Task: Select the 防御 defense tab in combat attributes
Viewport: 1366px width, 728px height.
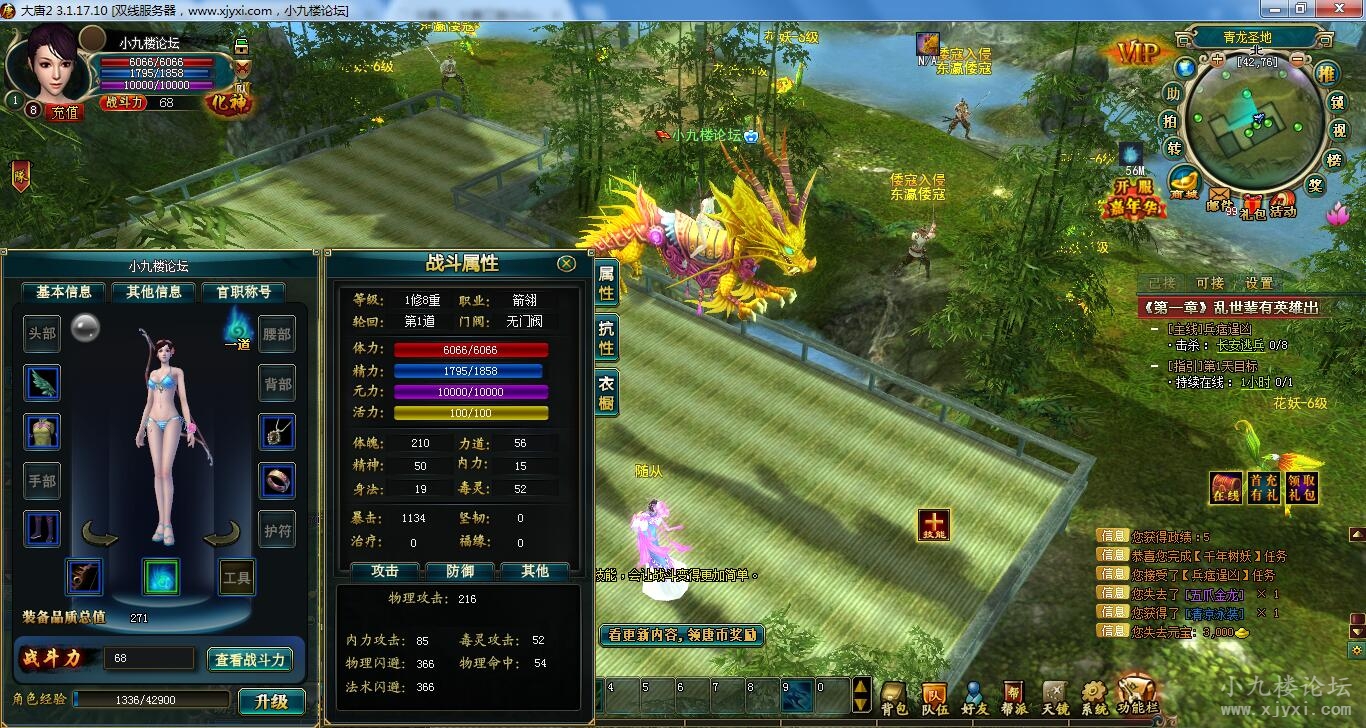Action: click(x=458, y=572)
